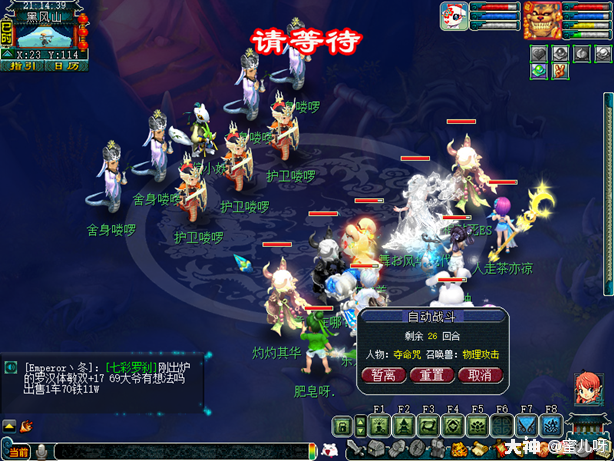Viewport: 614px width, 461px height.
Task: Click the 暂离 button in auto-battle panel
Action: (383, 375)
